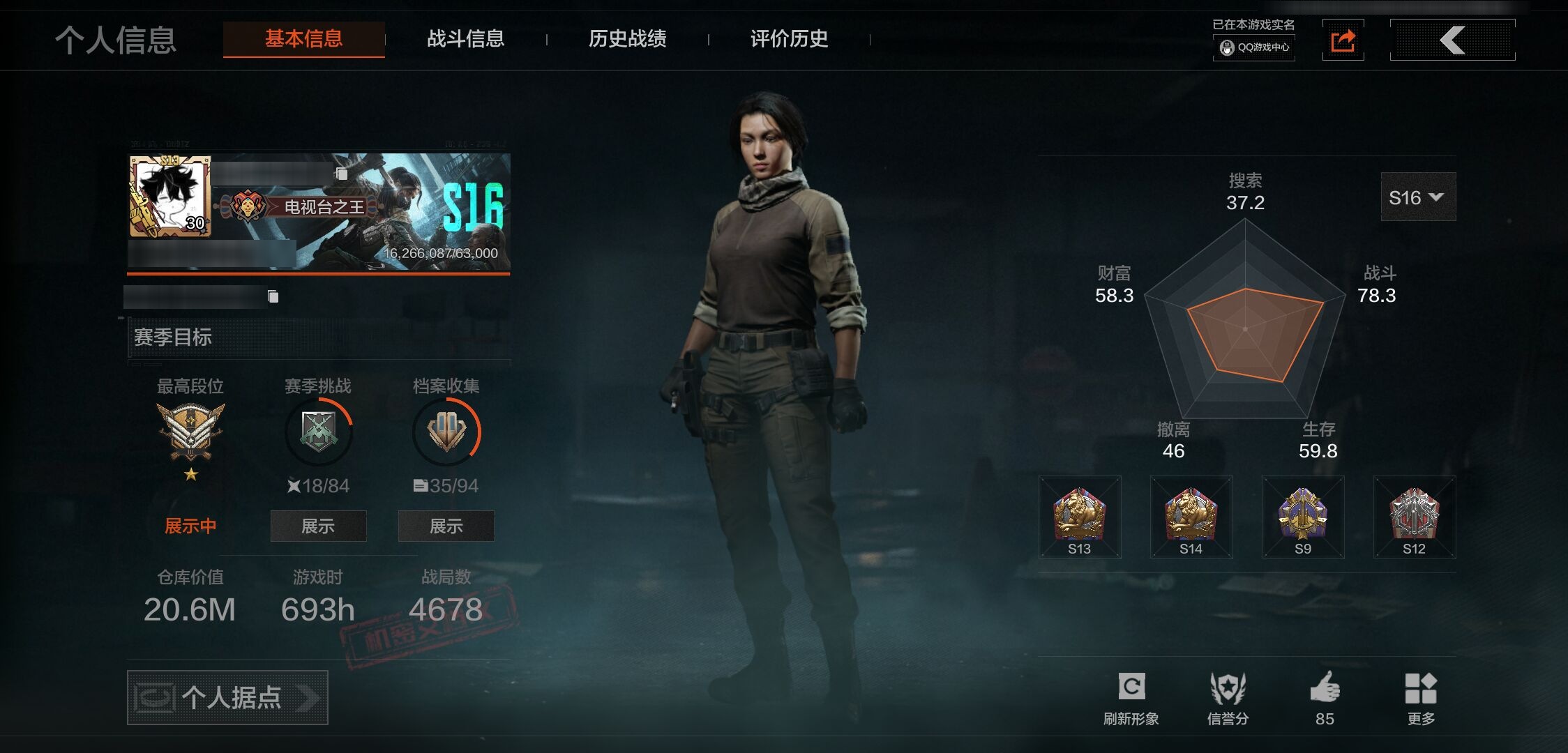Open the 信誉分 reputation score

(x=1228, y=697)
